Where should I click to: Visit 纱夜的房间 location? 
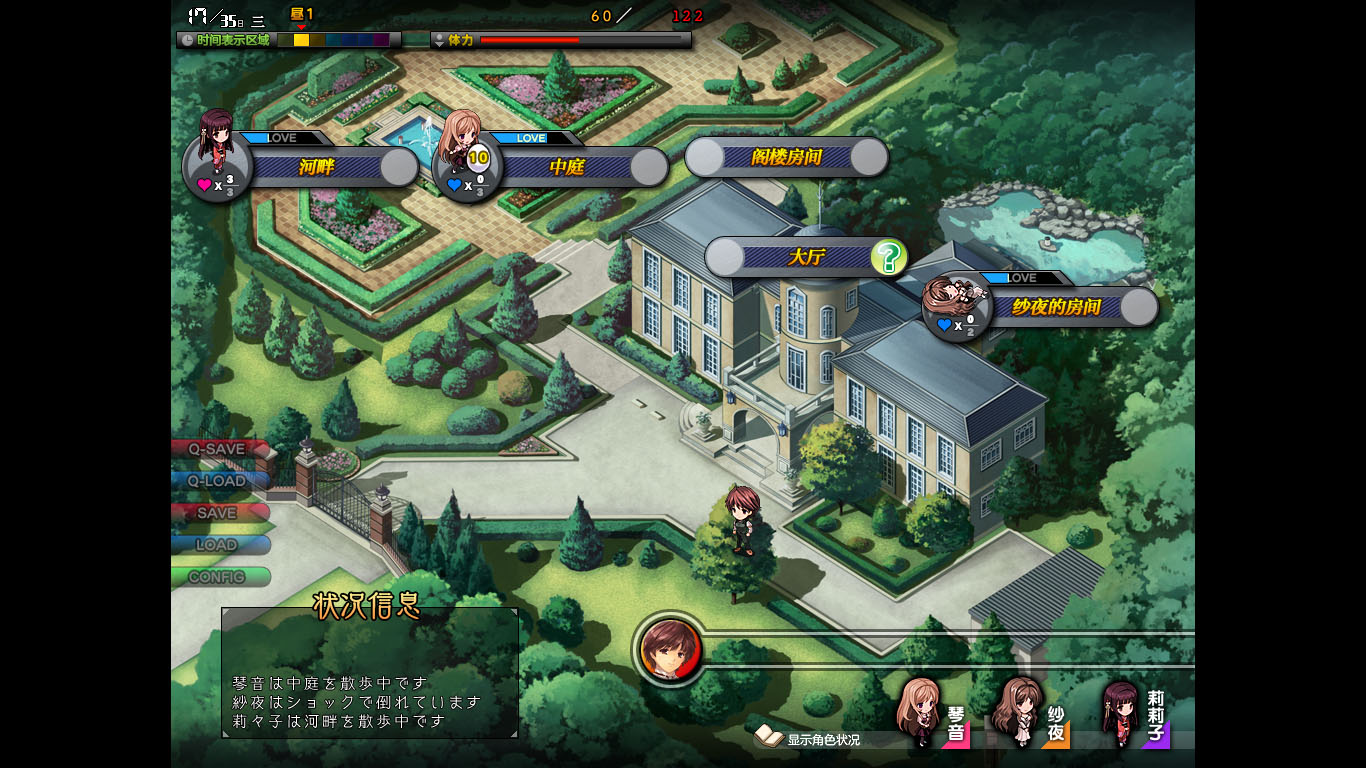[x=1055, y=307]
